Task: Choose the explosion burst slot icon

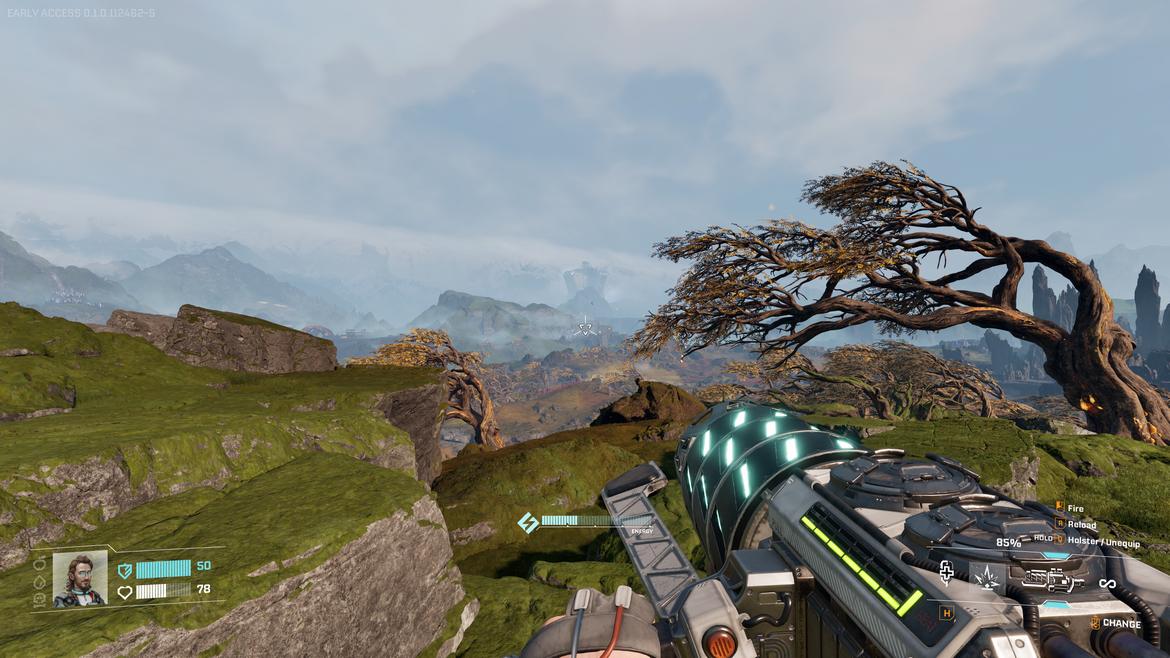Action: point(987,577)
